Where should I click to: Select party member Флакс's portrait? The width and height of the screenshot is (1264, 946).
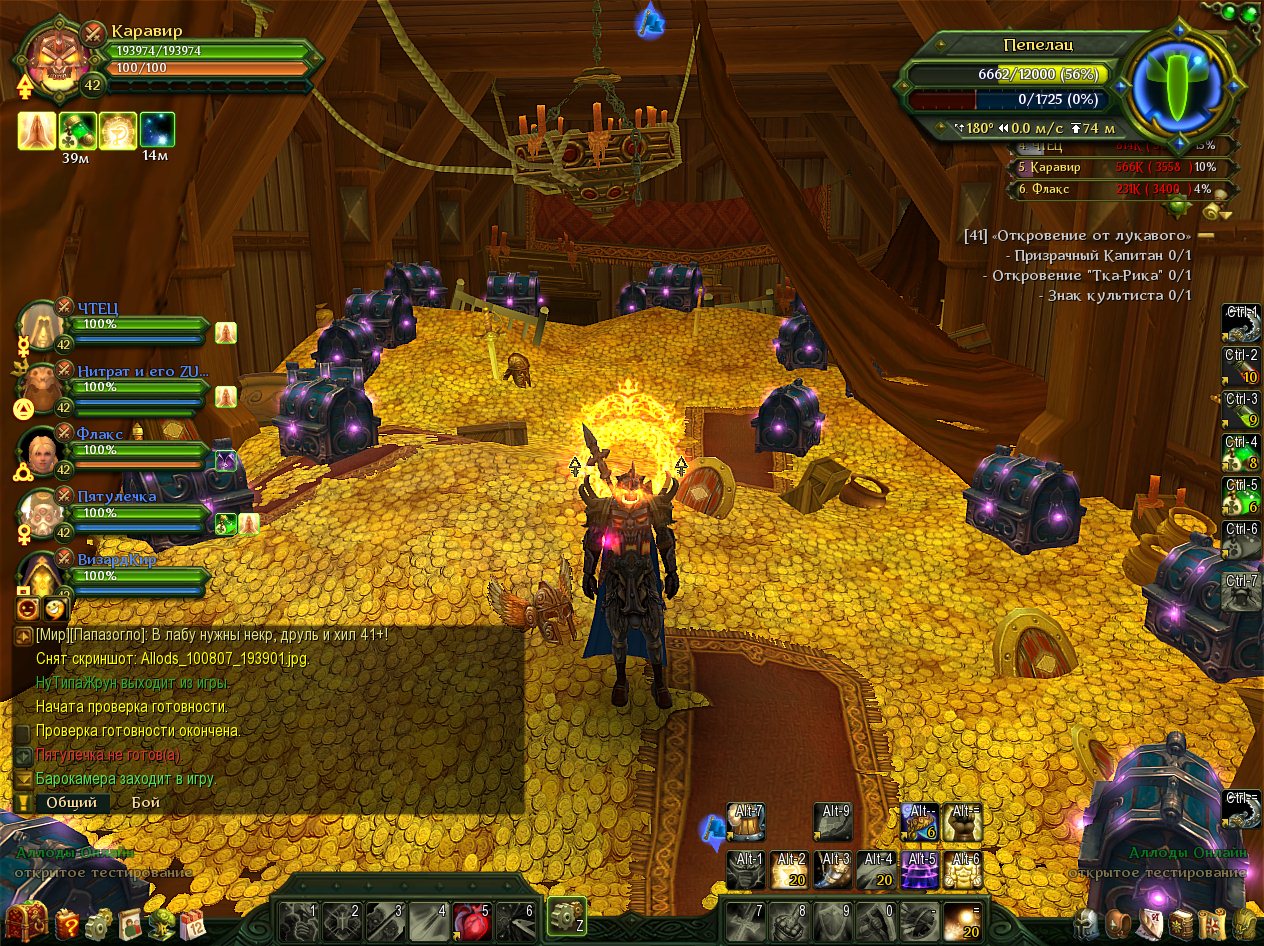tap(42, 451)
